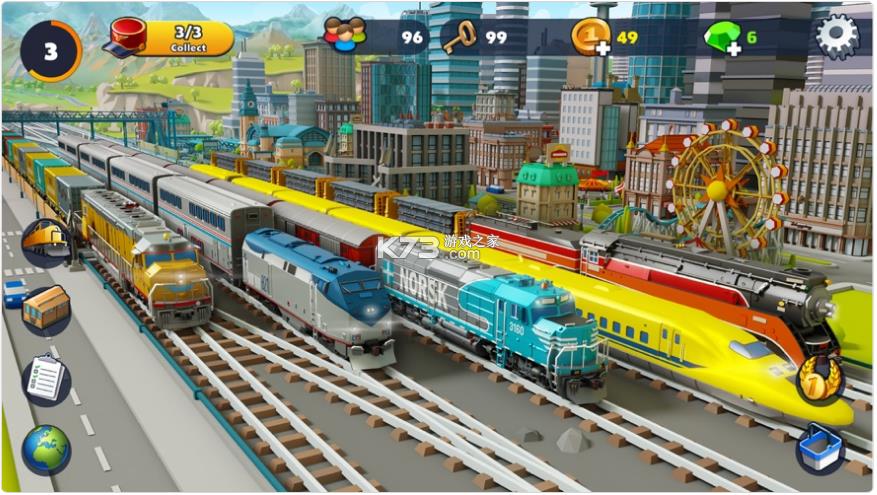Viewport: 877px width, 495px height.
Task: Tap the golden key counter icon
Action: click(460, 37)
